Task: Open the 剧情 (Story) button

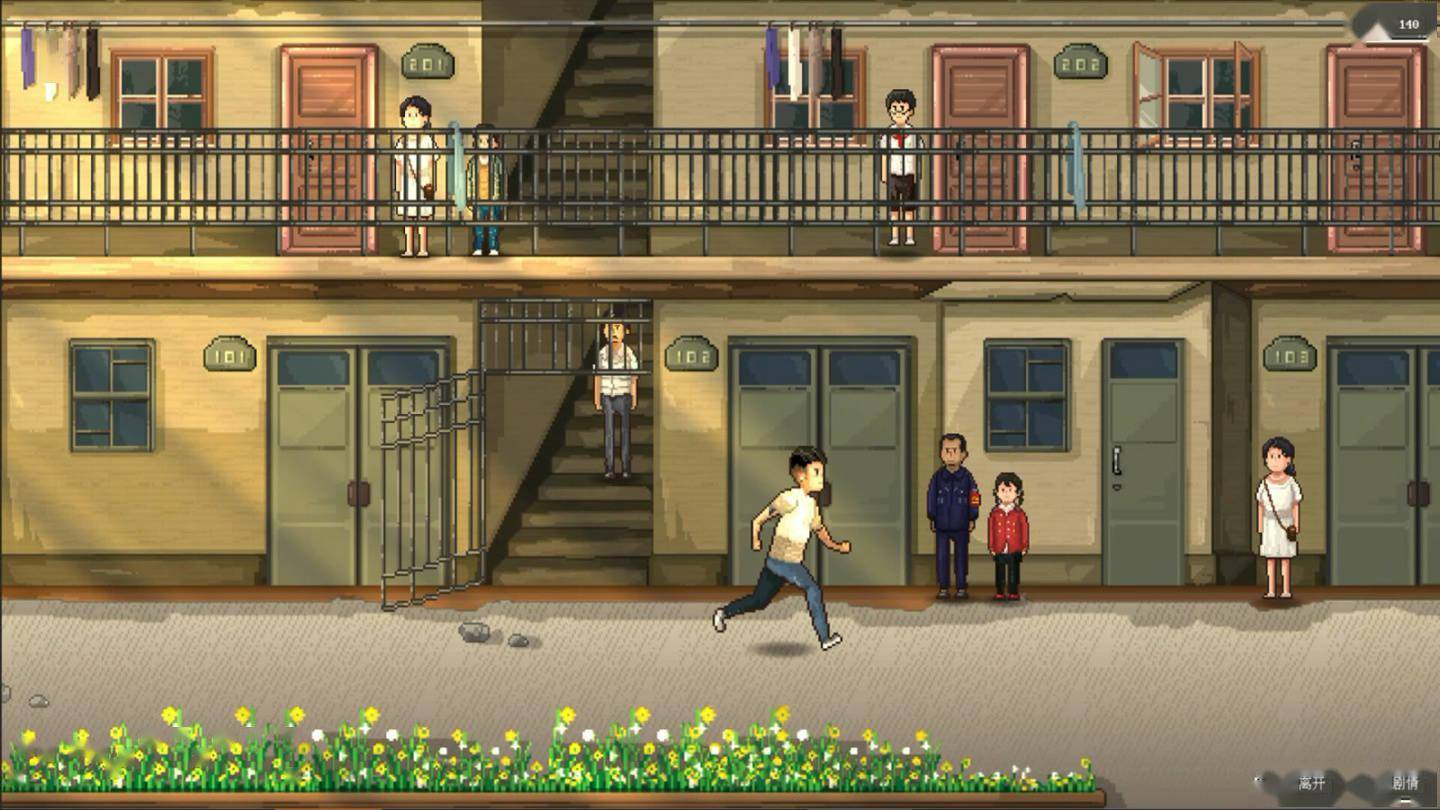Action: pyautogui.click(x=1405, y=783)
